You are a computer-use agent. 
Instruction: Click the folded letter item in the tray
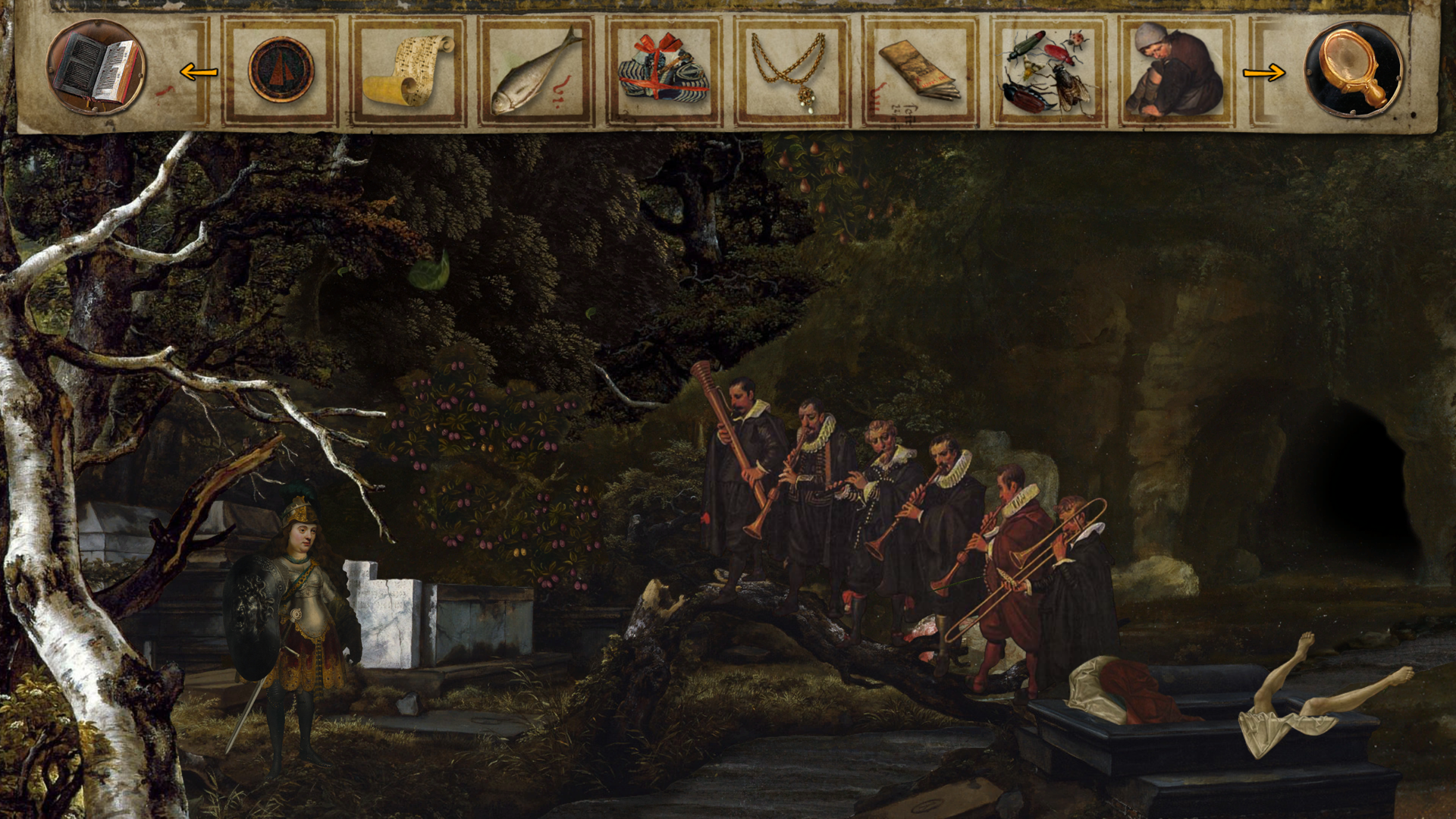(x=915, y=67)
